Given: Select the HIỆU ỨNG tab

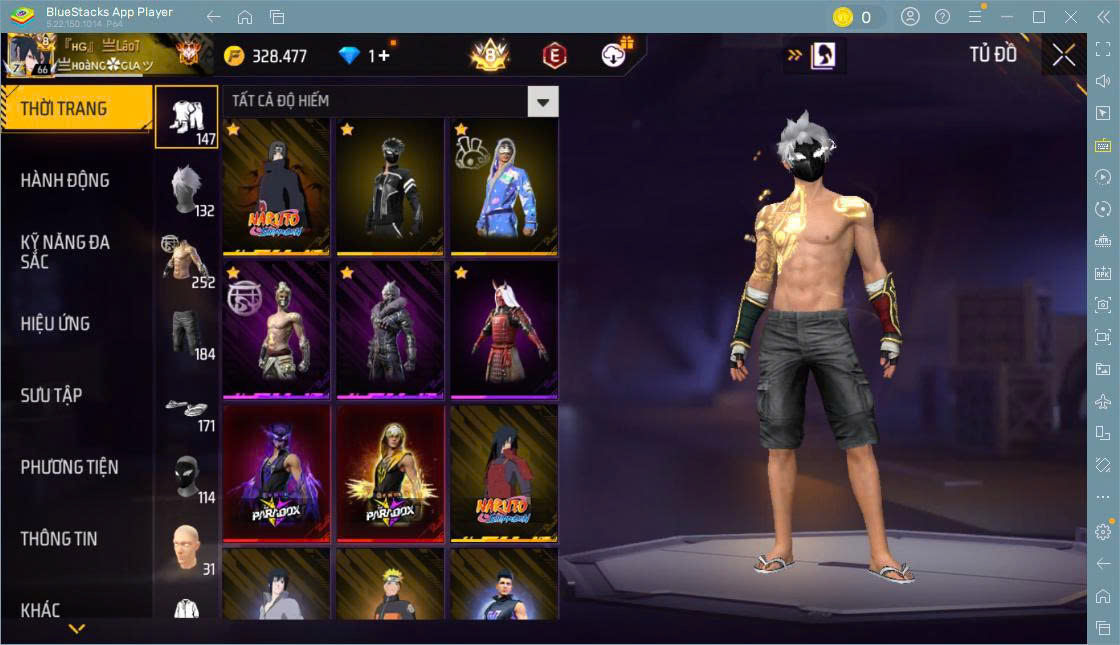Looking at the screenshot, I should (56, 324).
